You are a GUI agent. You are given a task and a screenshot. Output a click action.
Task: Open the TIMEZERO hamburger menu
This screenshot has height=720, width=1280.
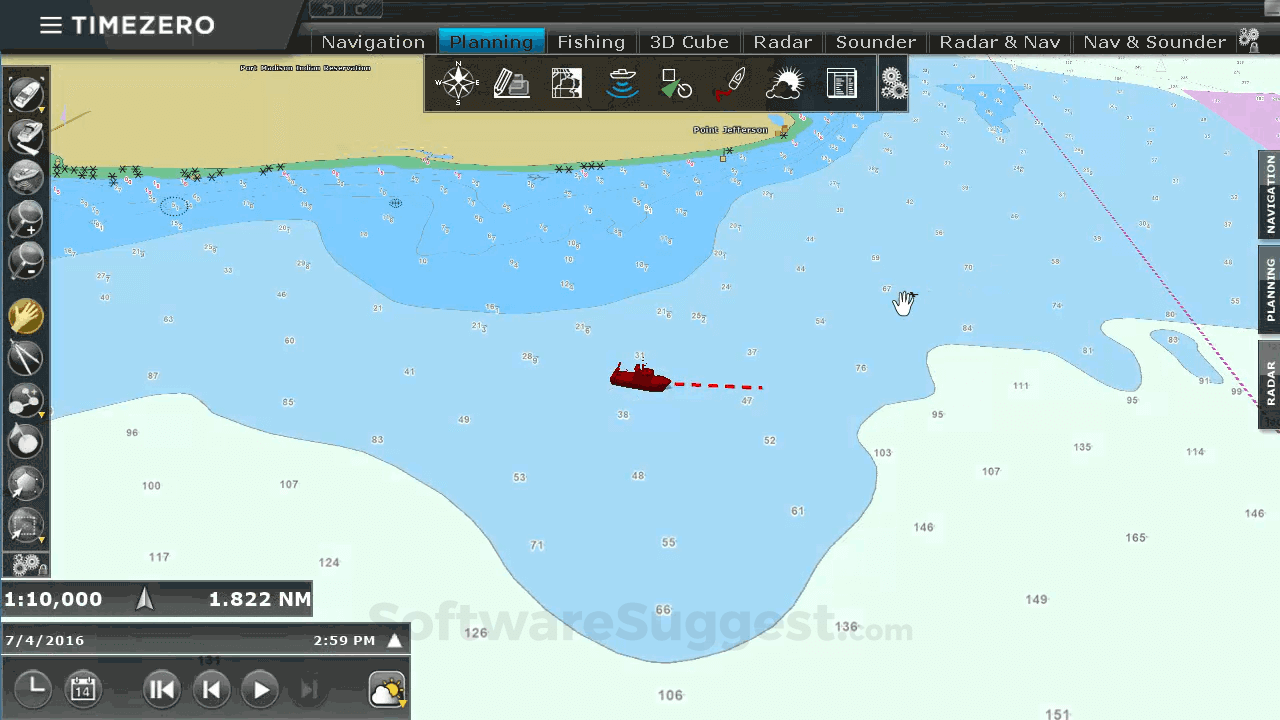click(x=50, y=25)
